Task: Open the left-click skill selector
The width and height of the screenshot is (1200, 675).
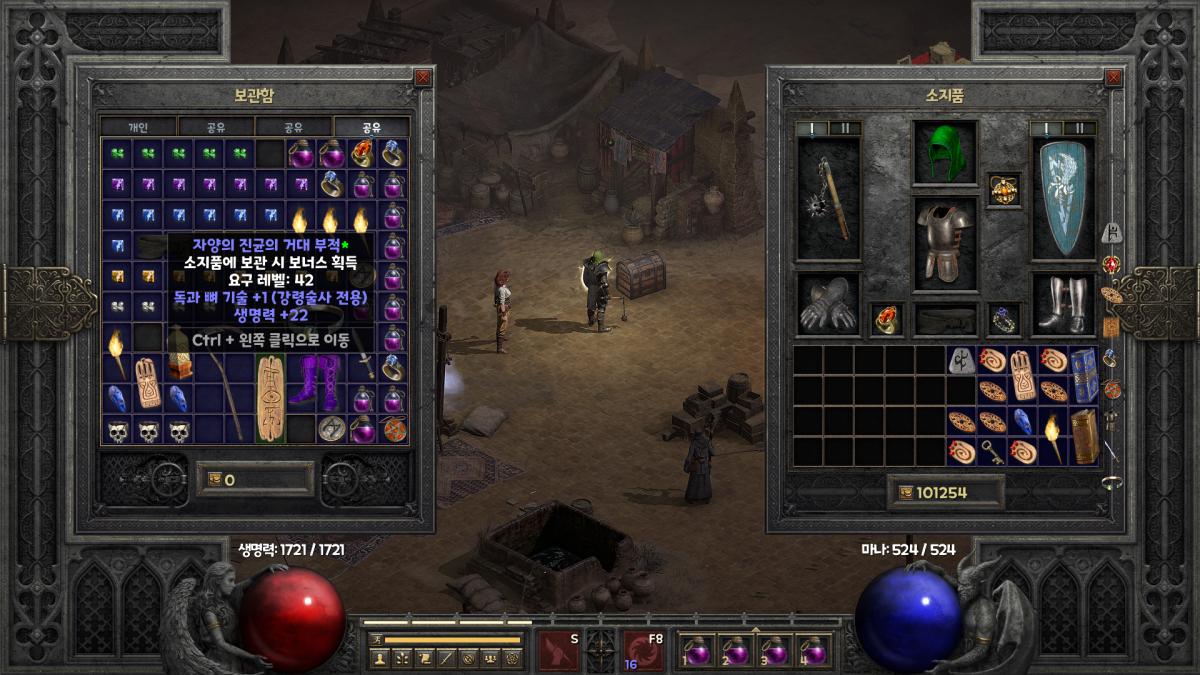Action: pyautogui.click(x=558, y=649)
